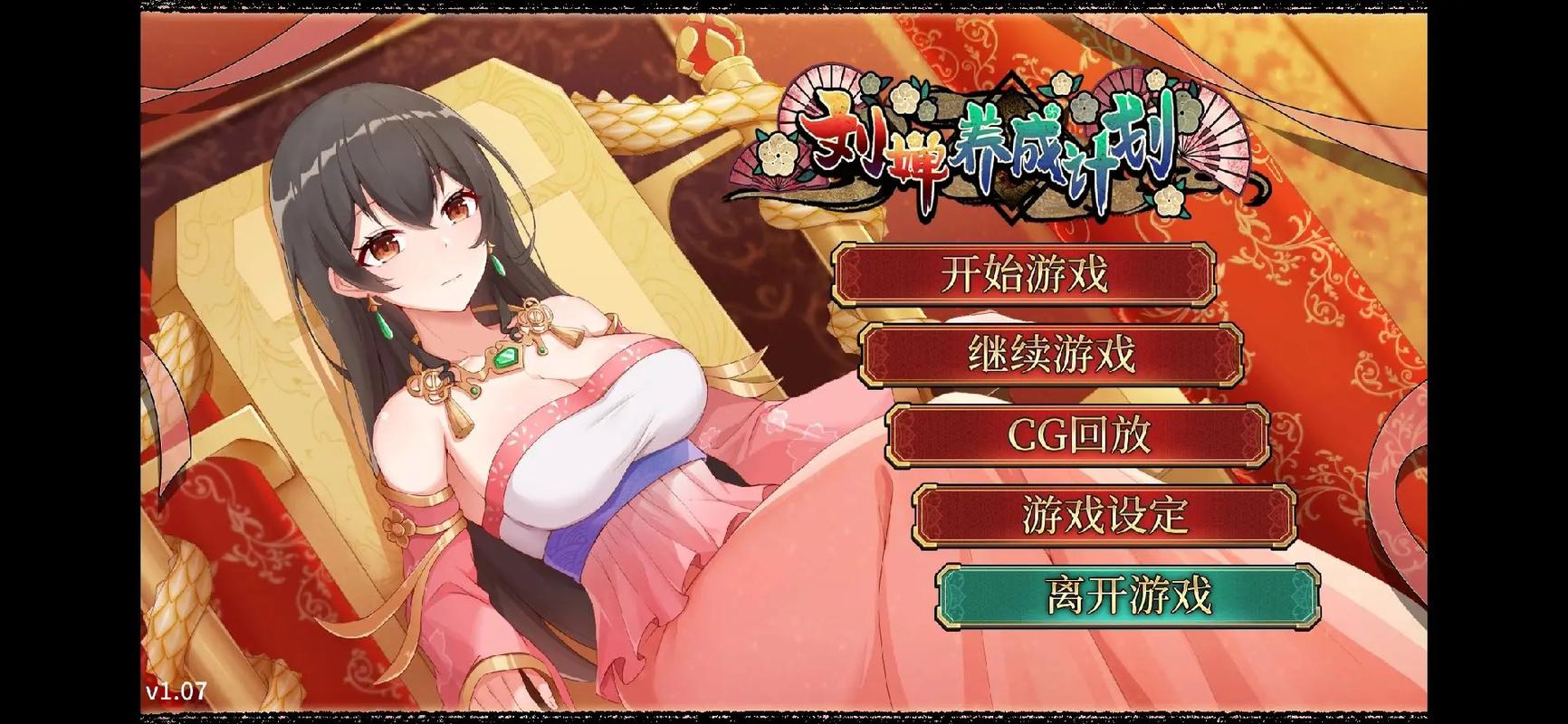Select 继续游戏 to continue game
The height and width of the screenshot is (724, 1568).
(1050, 354)
